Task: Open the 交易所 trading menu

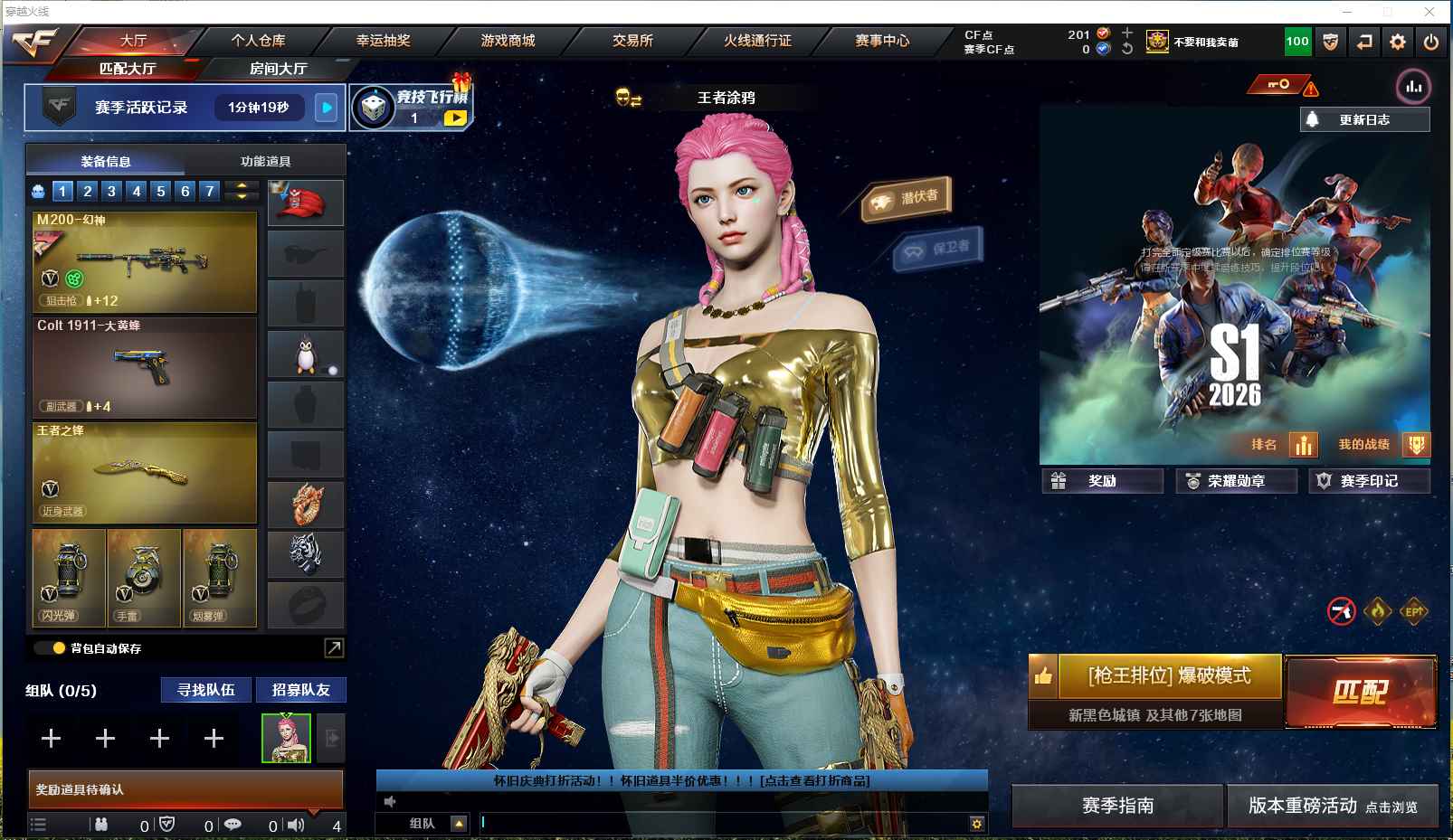Action: 632,41
